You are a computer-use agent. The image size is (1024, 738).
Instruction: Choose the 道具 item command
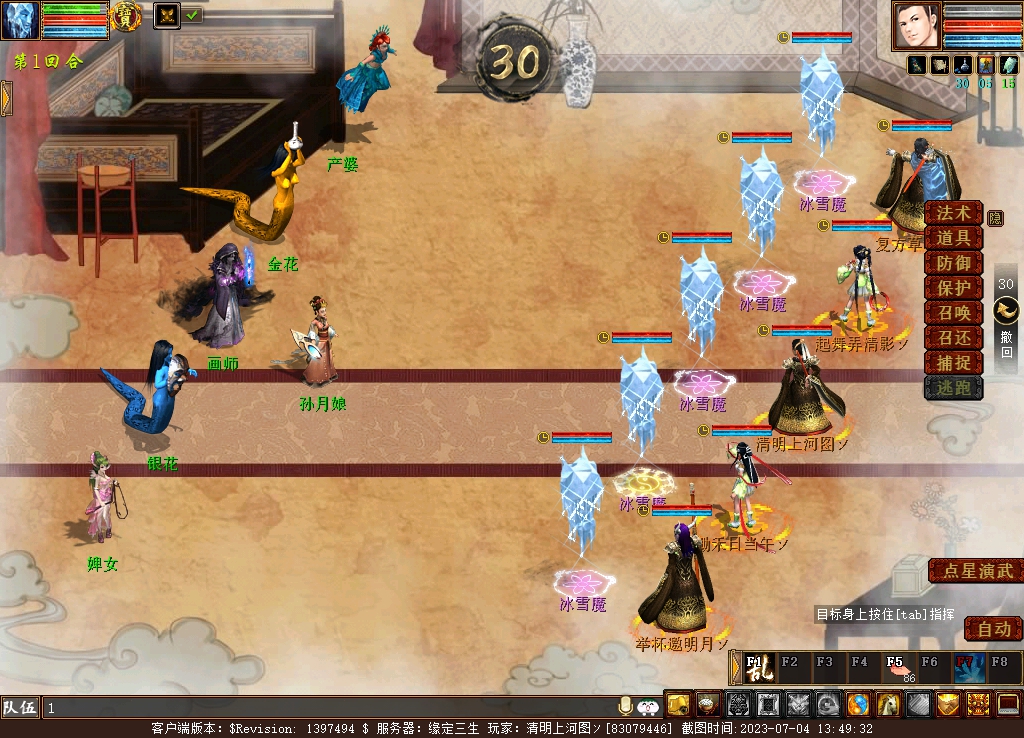(x=952, y=238)
